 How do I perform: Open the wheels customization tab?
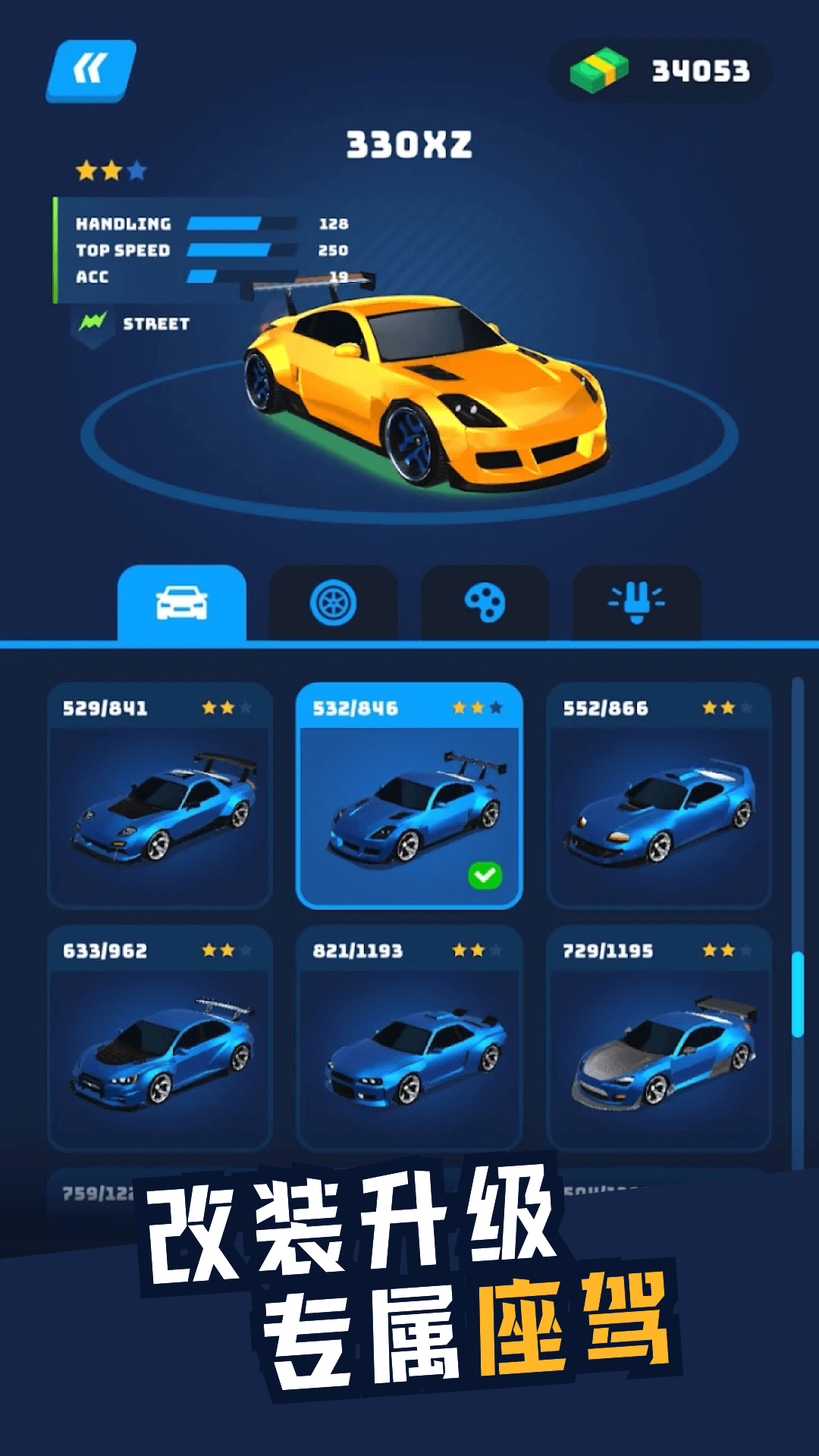(333, 604)
